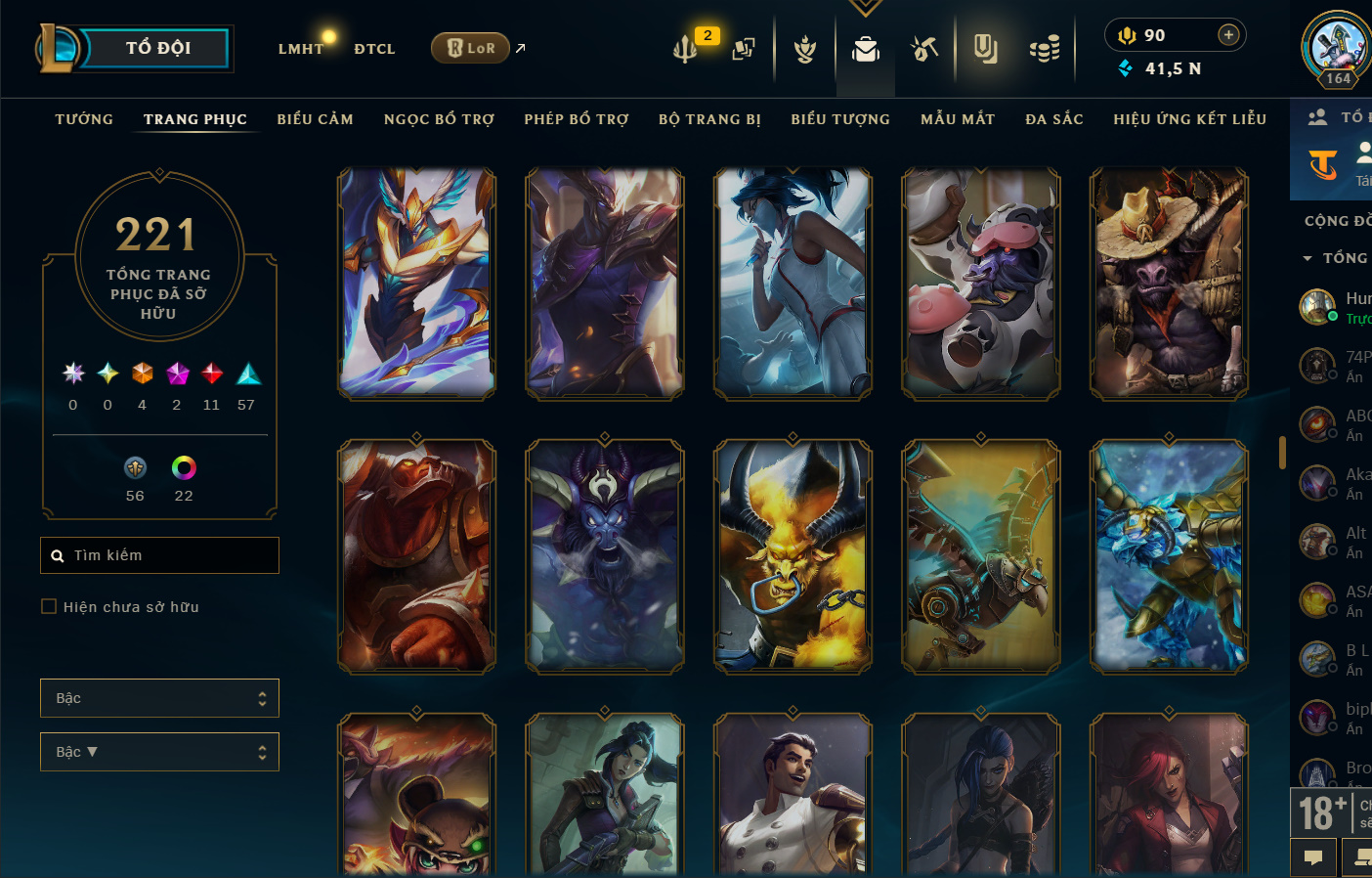Viewport: 1372px width, 878px height.
Task: Open the BỘ TRANG BỊ tab
Action: click(x=709, y=119)
